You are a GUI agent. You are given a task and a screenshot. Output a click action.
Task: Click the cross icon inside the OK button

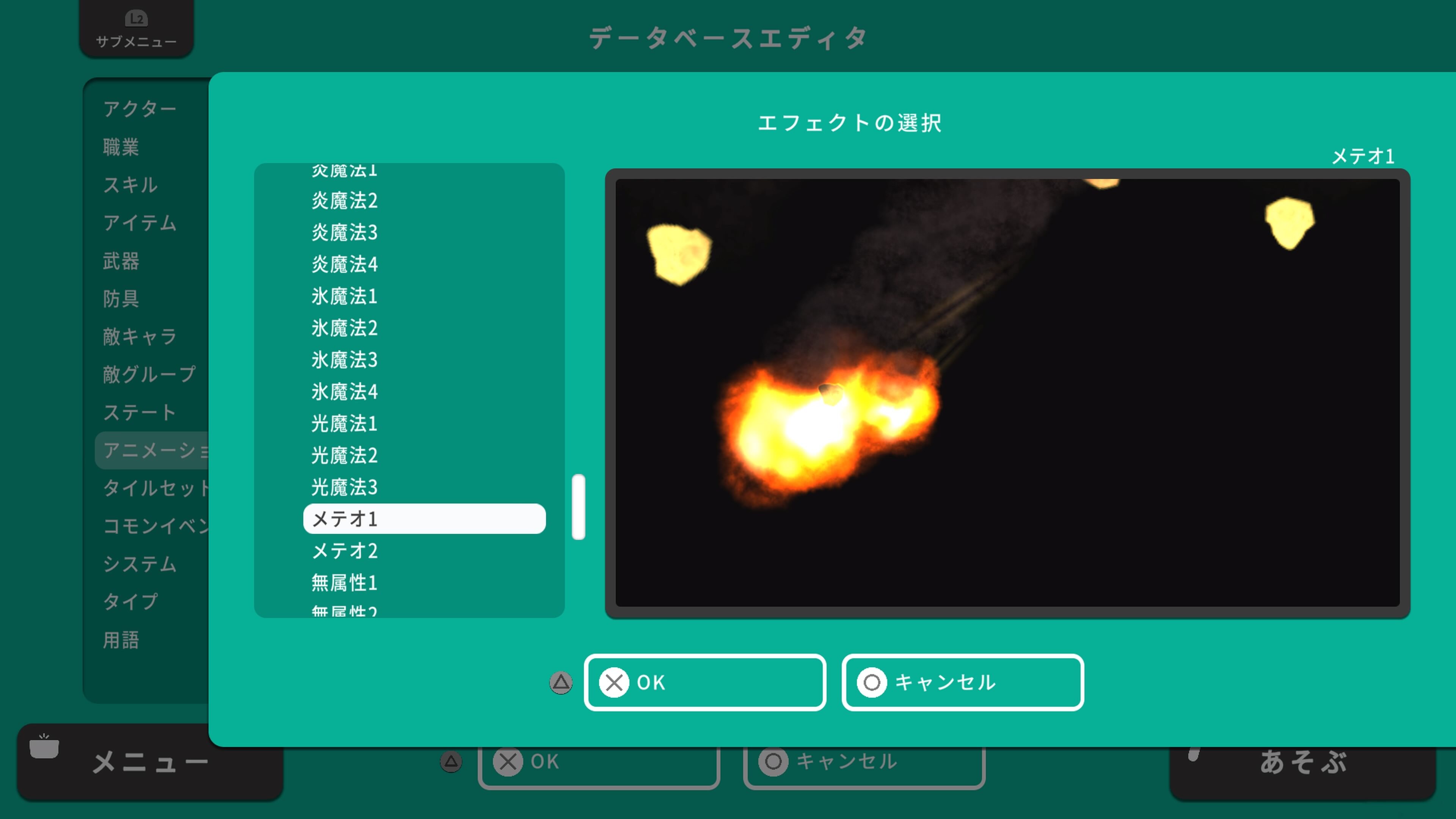615,682
